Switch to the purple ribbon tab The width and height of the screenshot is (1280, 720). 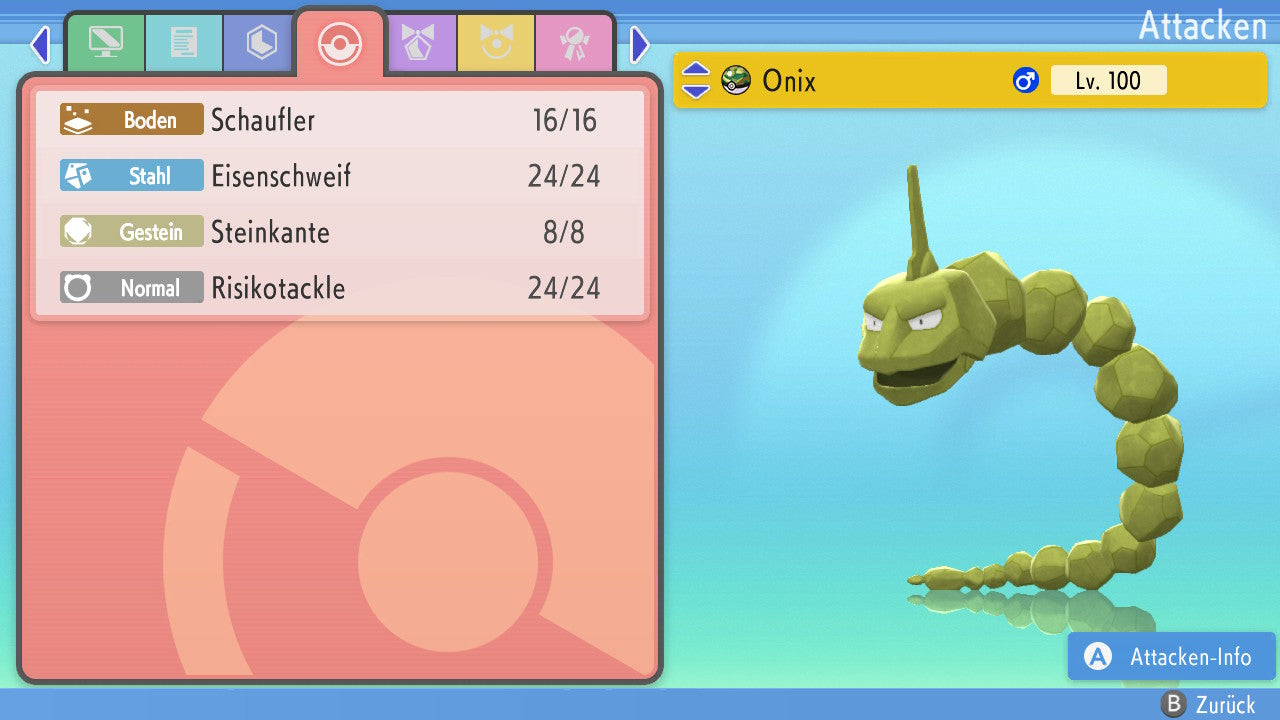(x=418, y=43)
